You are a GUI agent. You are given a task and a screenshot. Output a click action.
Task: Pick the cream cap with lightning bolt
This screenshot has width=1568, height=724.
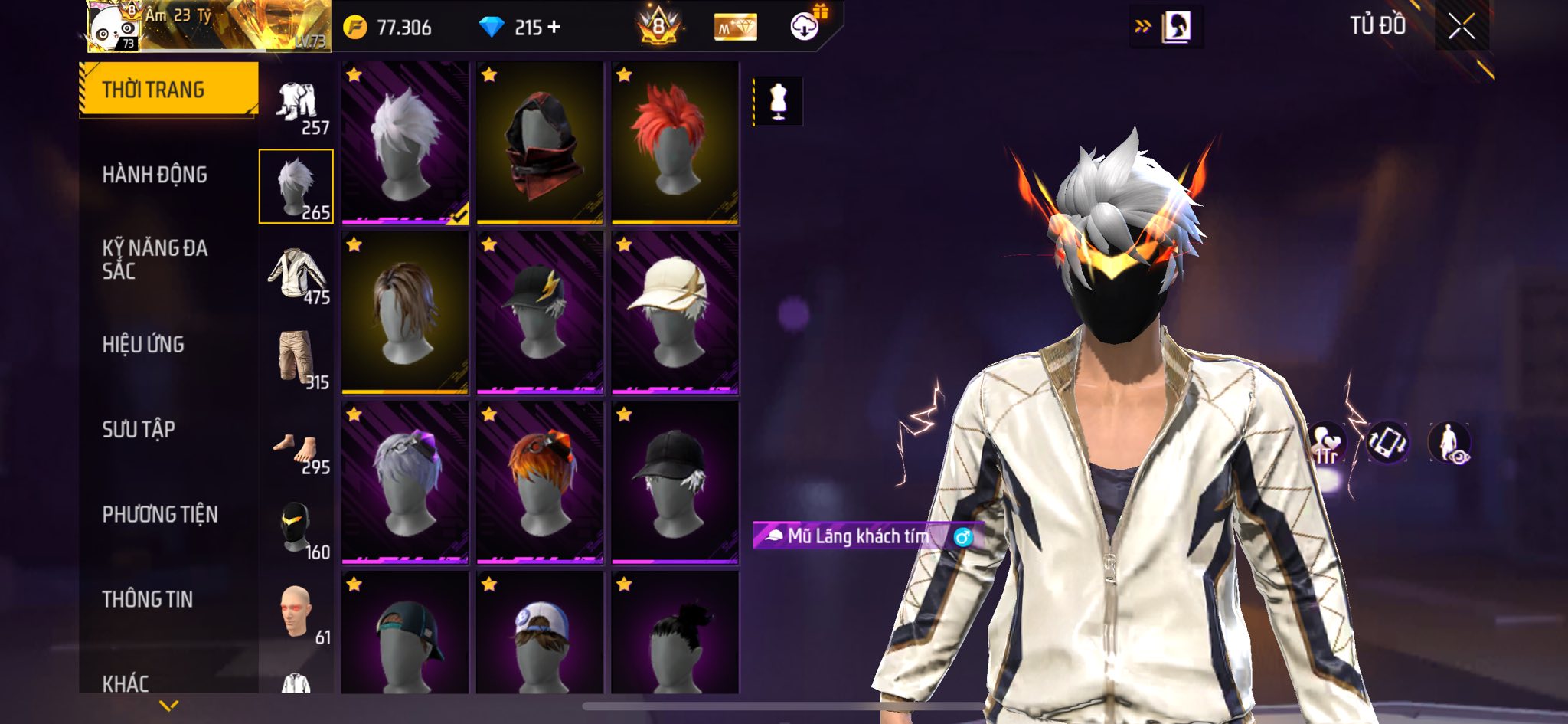pos(675,313)
